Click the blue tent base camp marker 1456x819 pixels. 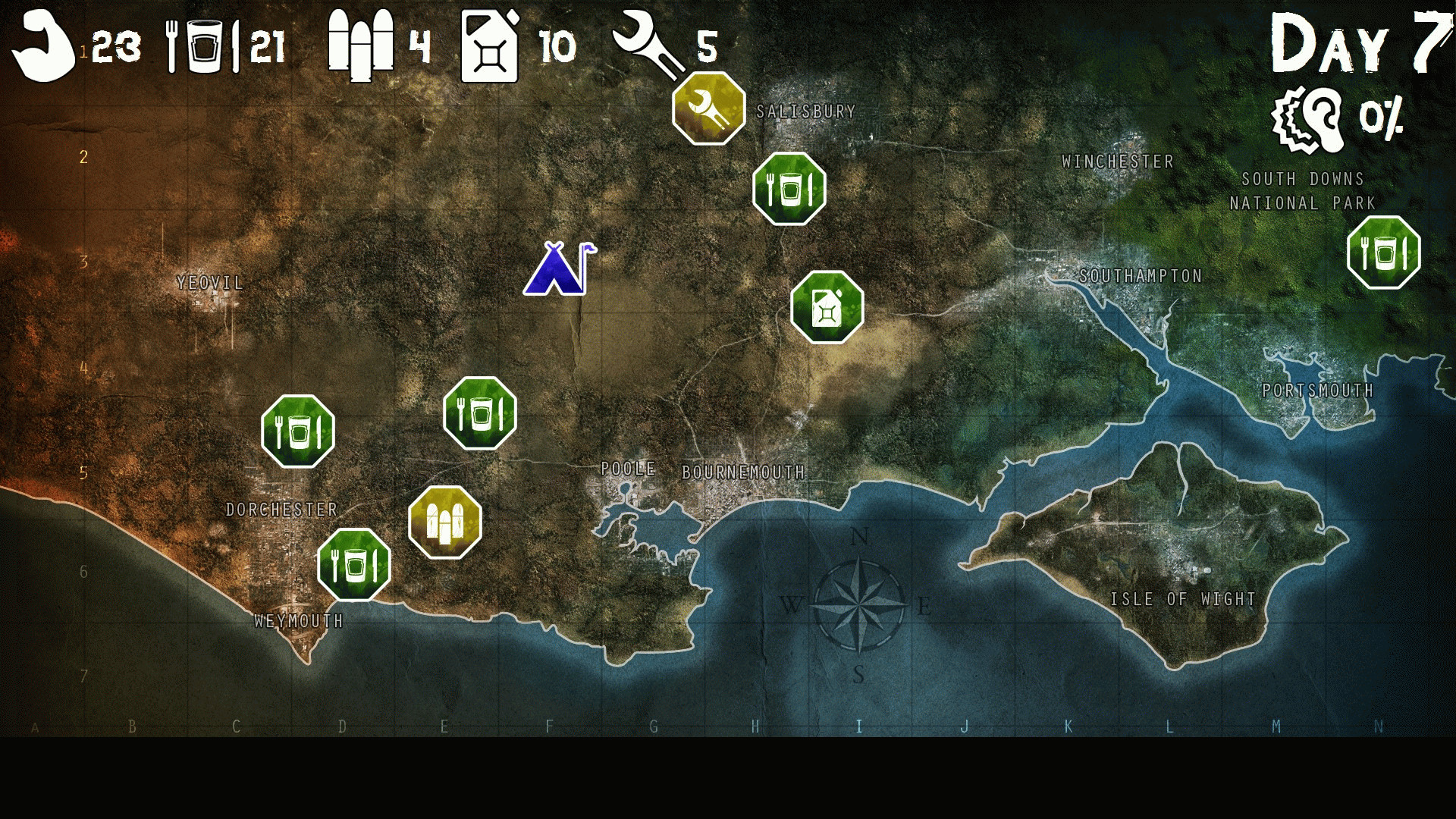pyautogui.click(x=557, y=269)
